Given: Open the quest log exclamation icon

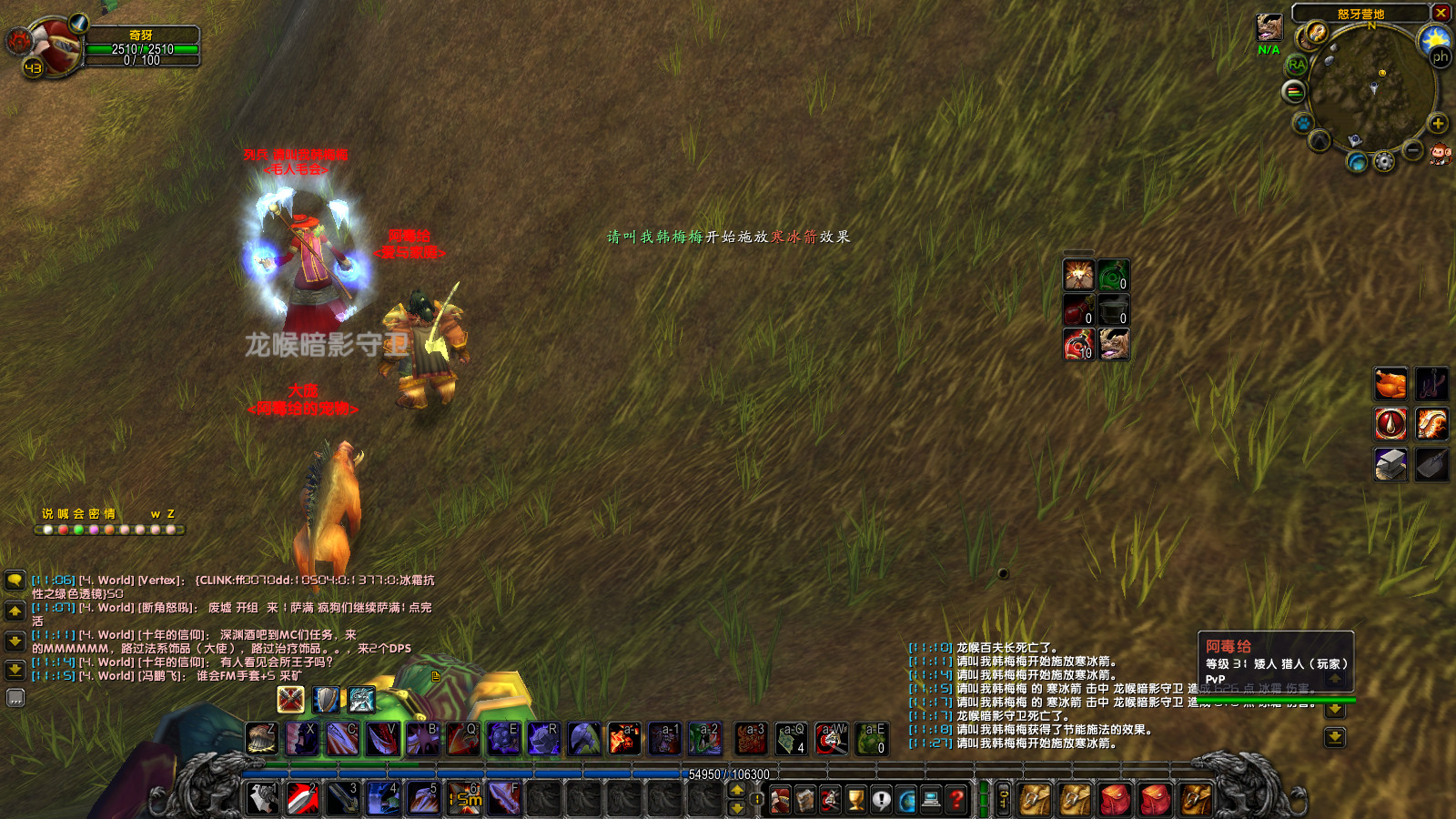Looking at the screenshot, I should point(881,799).
